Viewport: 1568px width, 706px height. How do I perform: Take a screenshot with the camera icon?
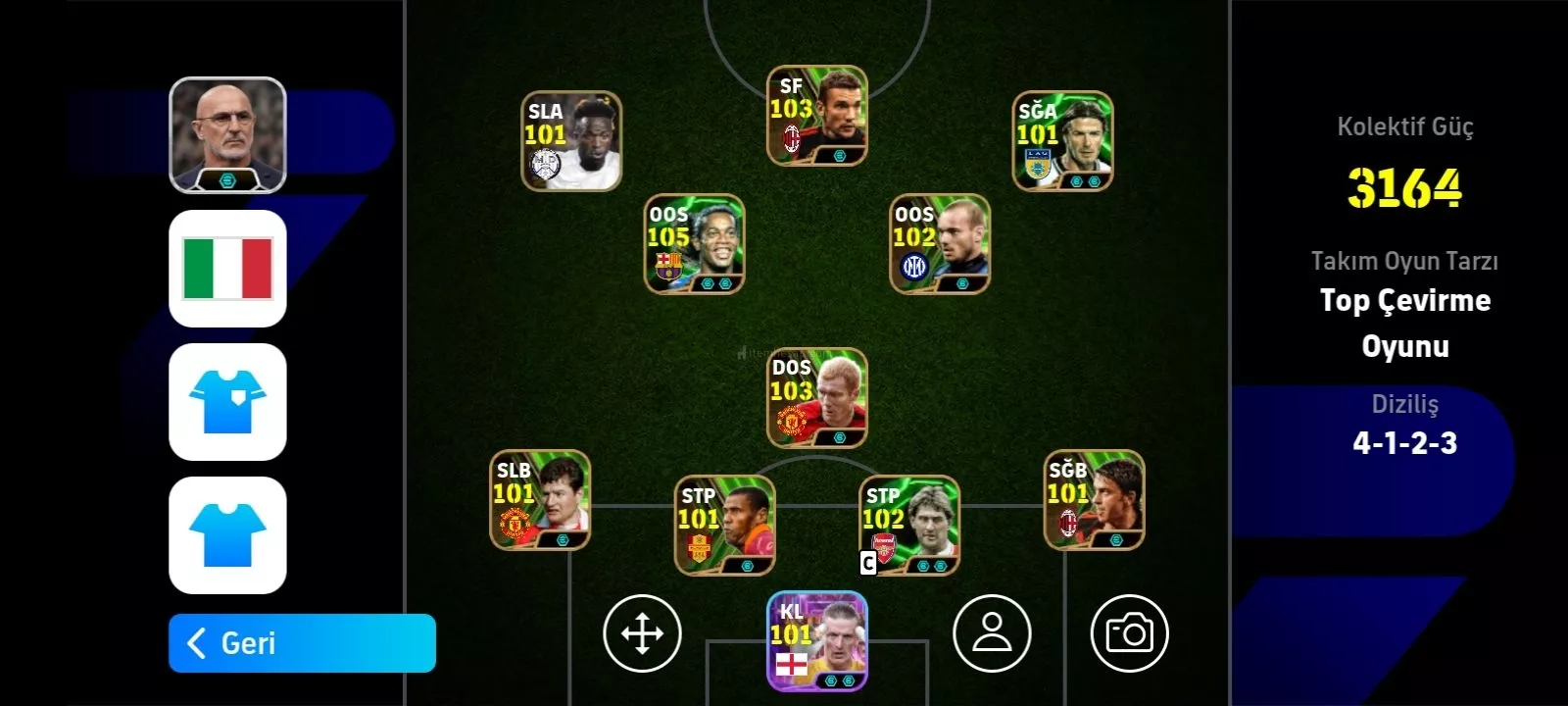1129,633
